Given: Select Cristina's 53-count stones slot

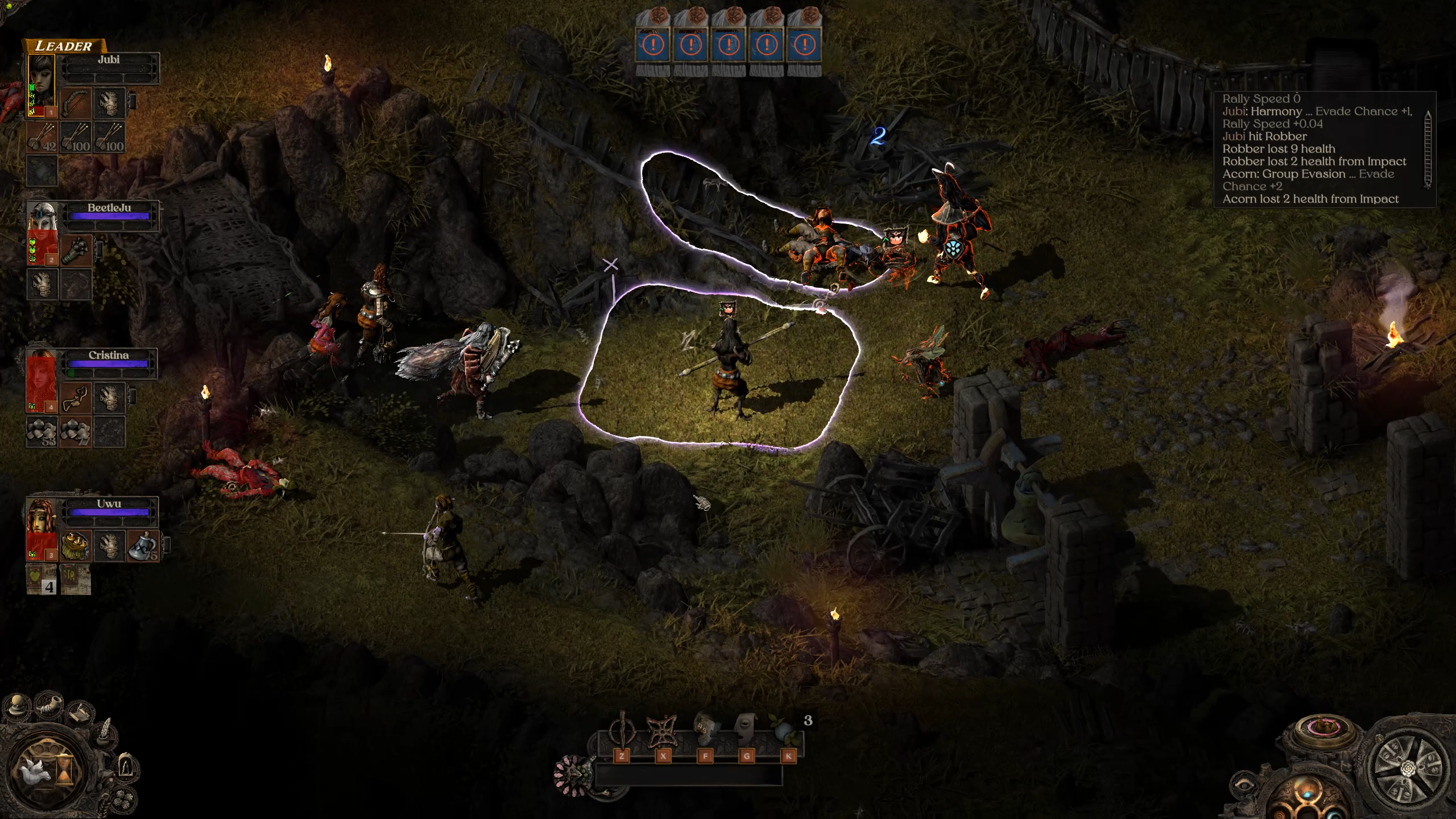Looking at the screenshot, I should point(42,431).
